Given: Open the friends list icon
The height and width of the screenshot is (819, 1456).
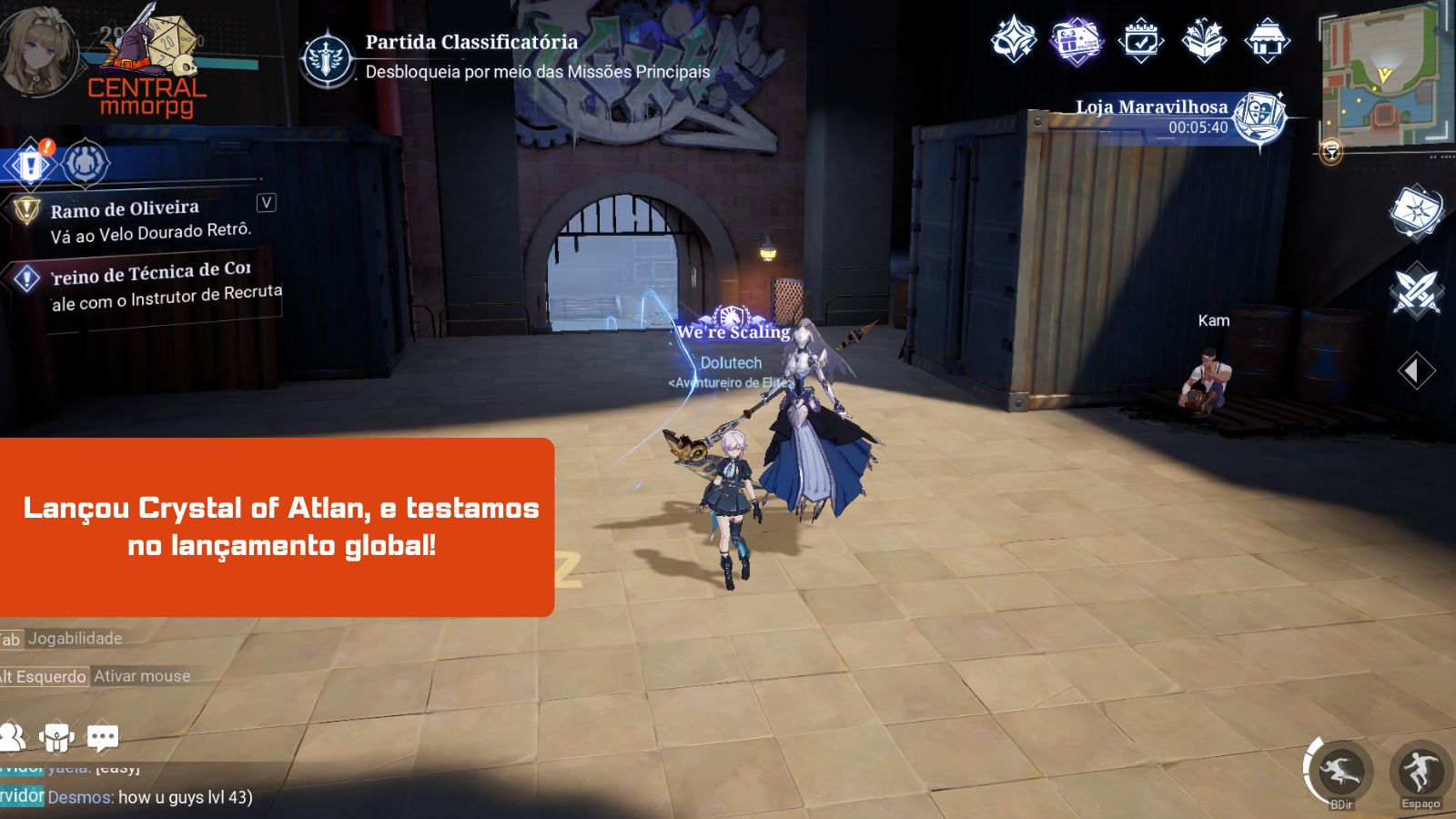Looking at the screenshot, I should point(12,737).
